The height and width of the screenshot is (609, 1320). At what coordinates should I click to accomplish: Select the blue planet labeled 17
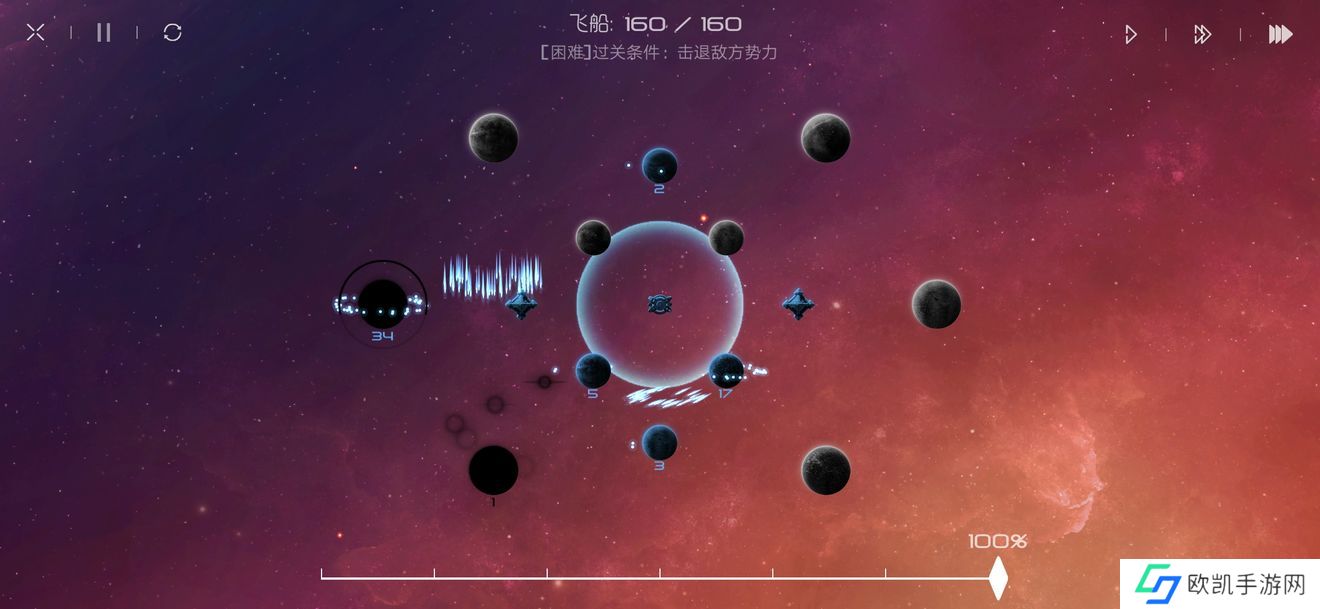726,371
